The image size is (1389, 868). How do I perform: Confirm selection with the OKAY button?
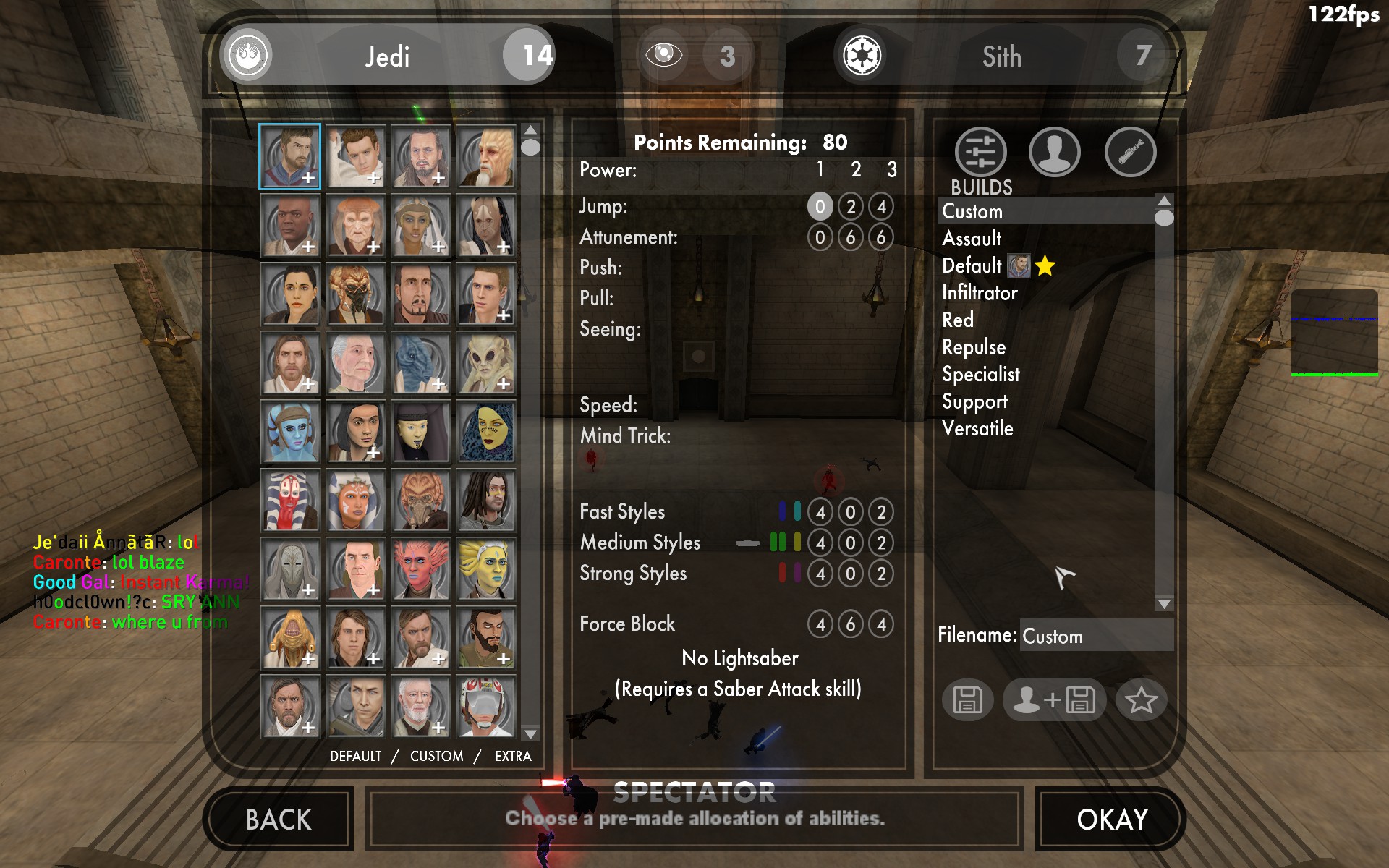pos(1111,820)
